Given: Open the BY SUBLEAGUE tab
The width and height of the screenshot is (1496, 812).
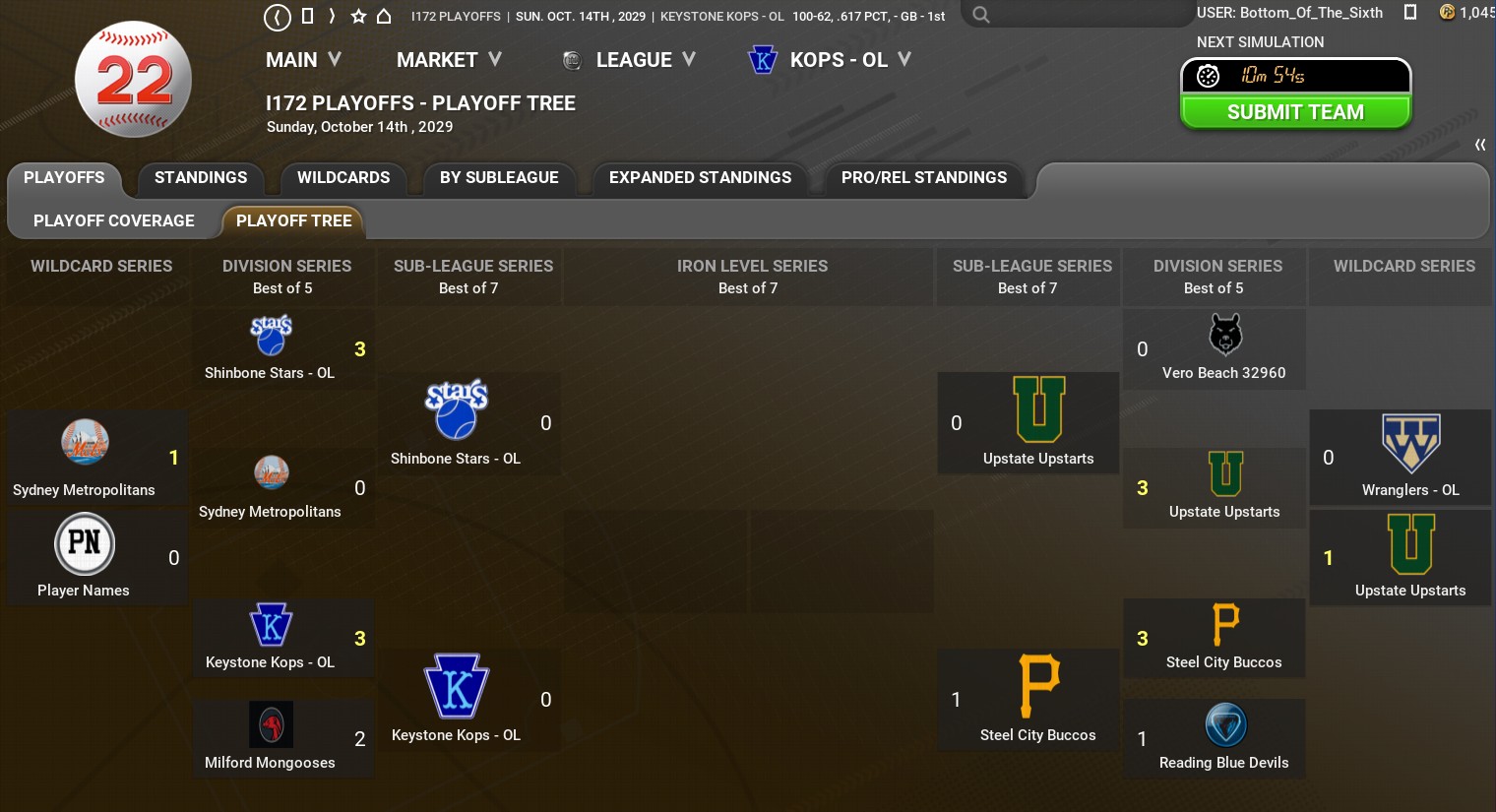Looking at the screenshot, I should [x=499, y=178].
